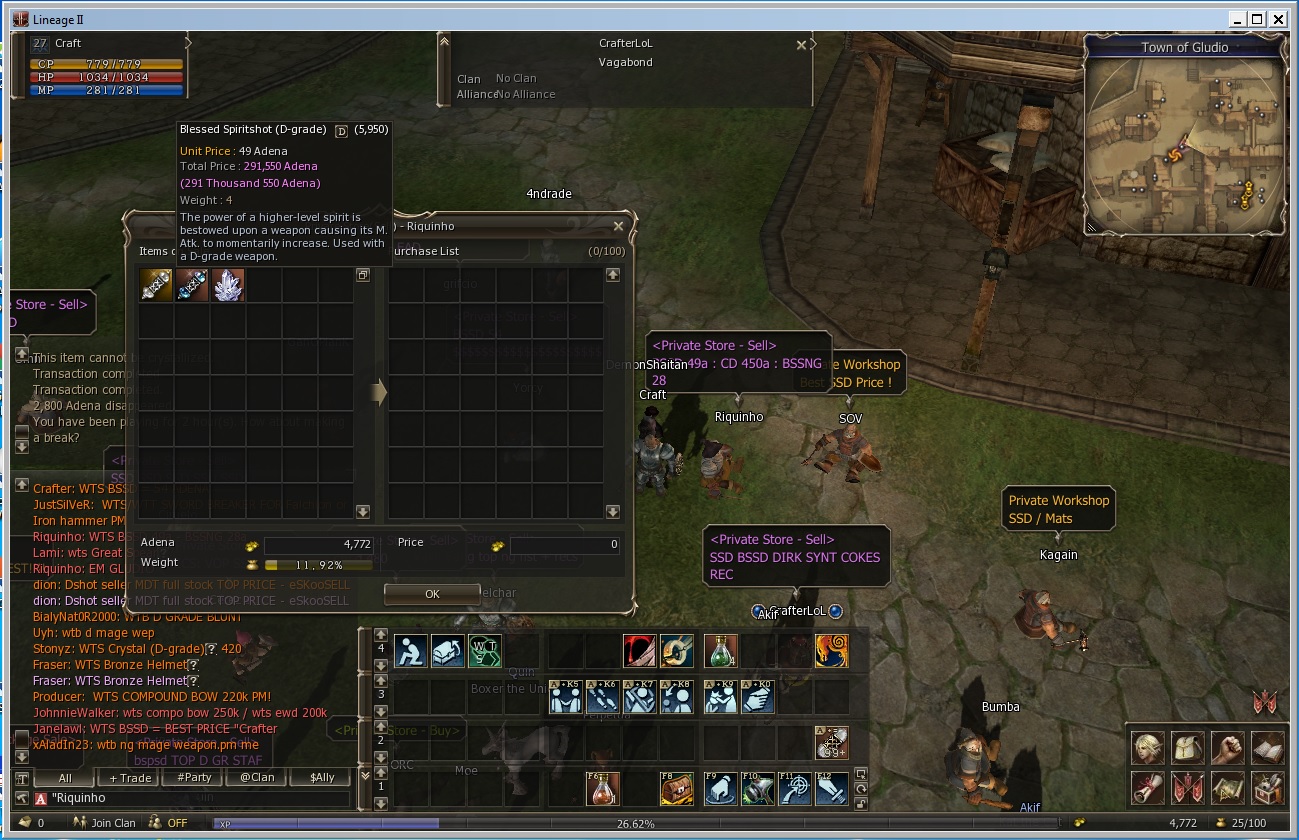Screen dimensions: 1299x840
Task: Open the inventory bag menu icon
Action: [x=1188, y=747]
